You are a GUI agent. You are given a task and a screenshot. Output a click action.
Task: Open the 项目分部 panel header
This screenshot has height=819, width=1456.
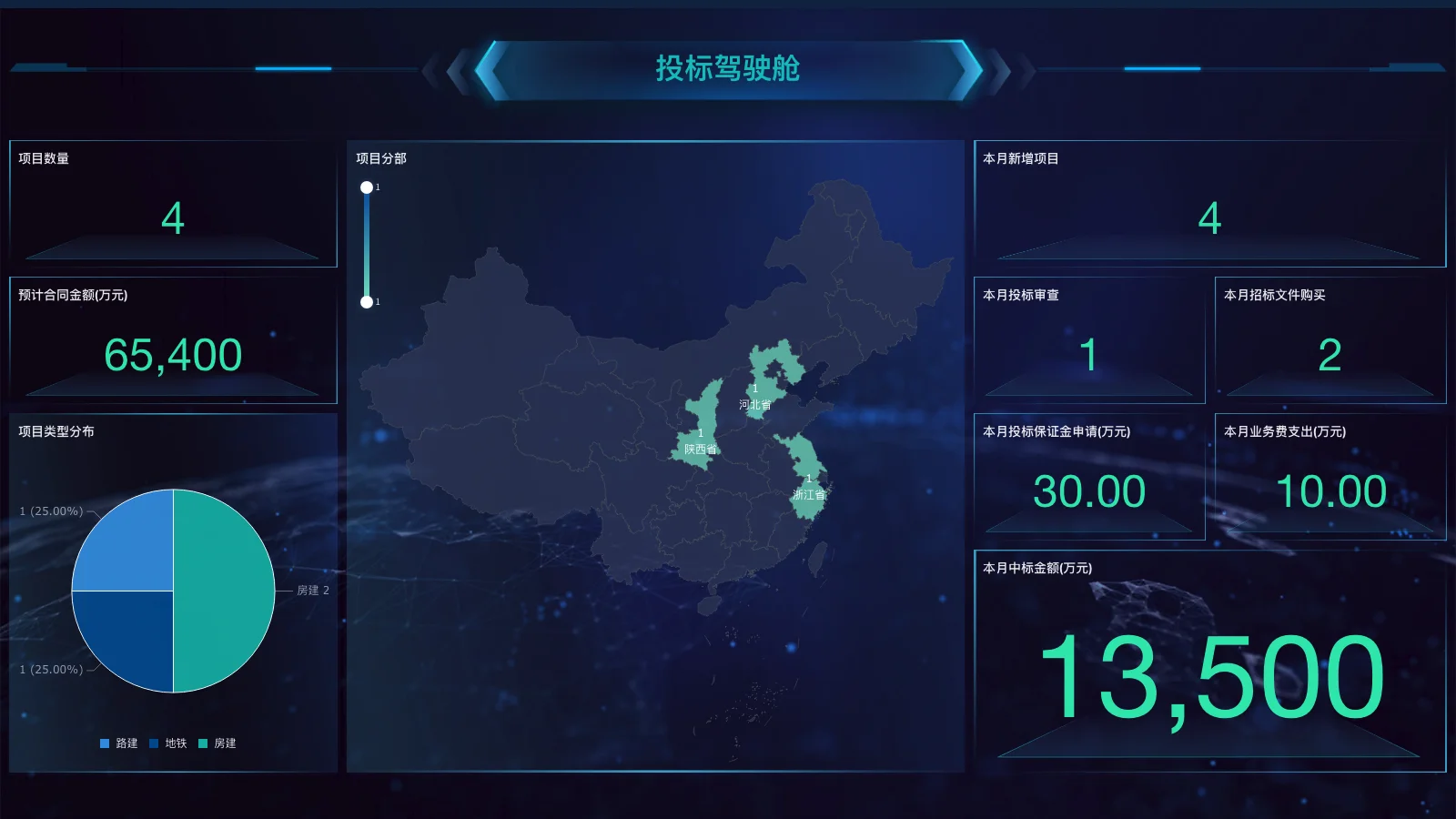click(380, 157)
